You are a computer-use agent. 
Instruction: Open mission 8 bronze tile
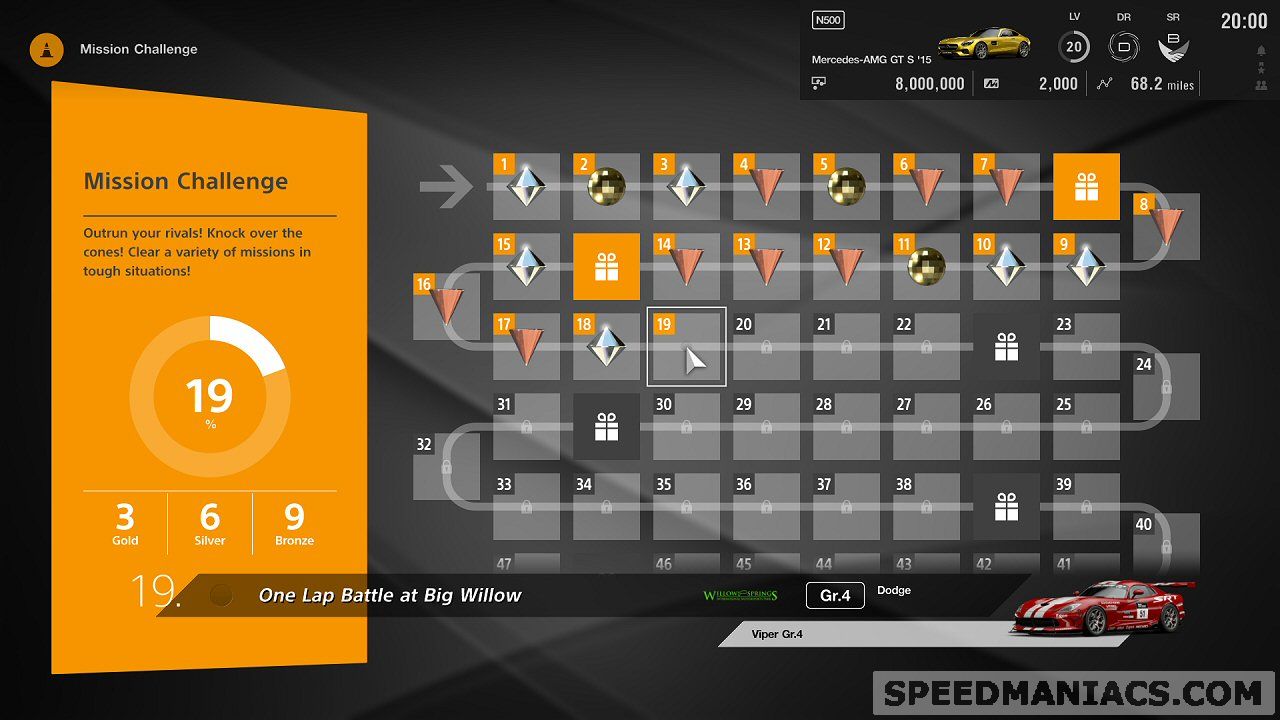(1166, 226)
